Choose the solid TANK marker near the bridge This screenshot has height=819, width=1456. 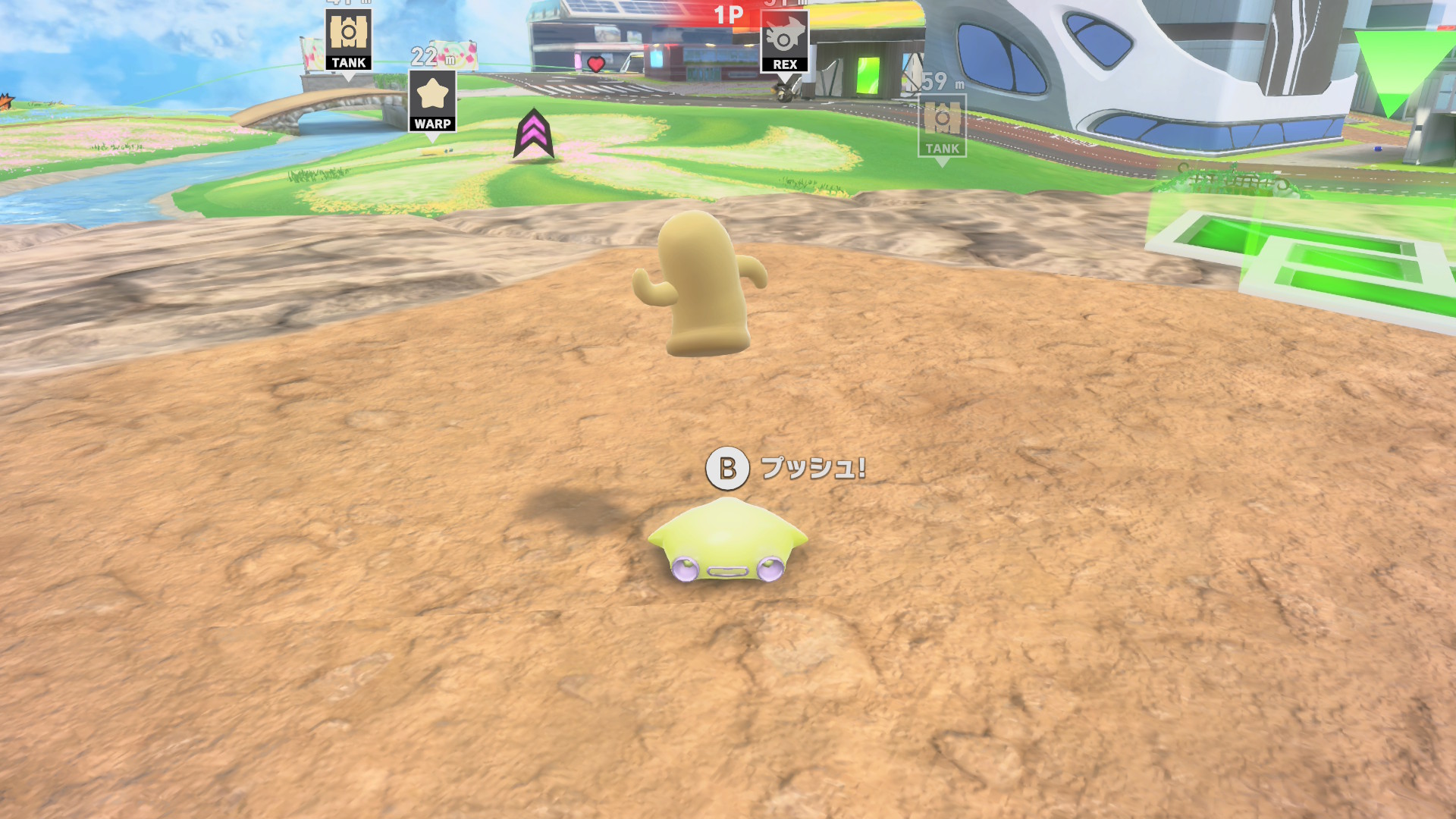tap(349, 39)
